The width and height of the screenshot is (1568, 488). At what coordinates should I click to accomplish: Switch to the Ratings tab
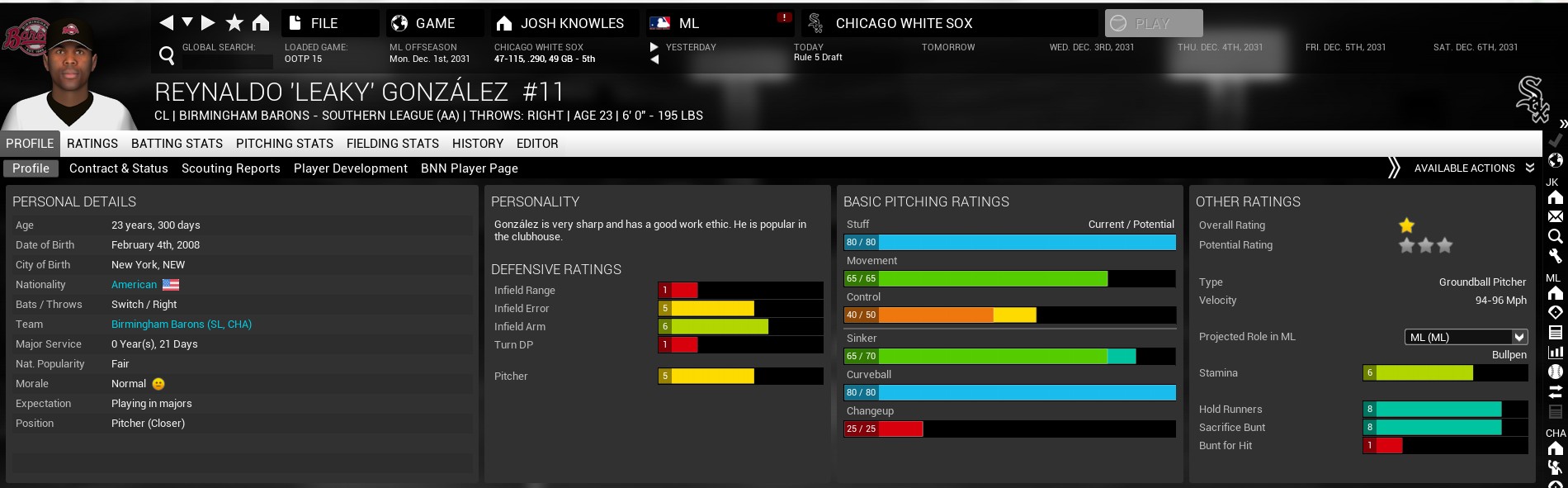tap(92, 144)
